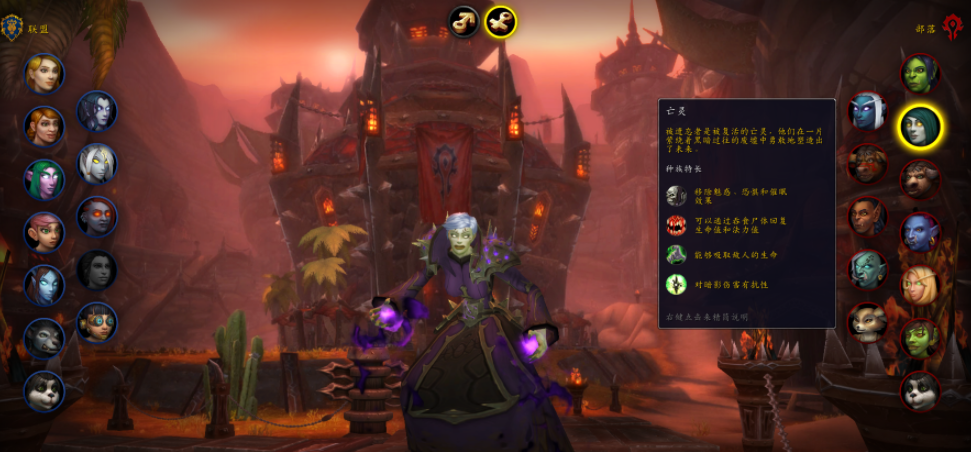Choose the Human race portrait

pyautogui.click(x=44, y=73)
